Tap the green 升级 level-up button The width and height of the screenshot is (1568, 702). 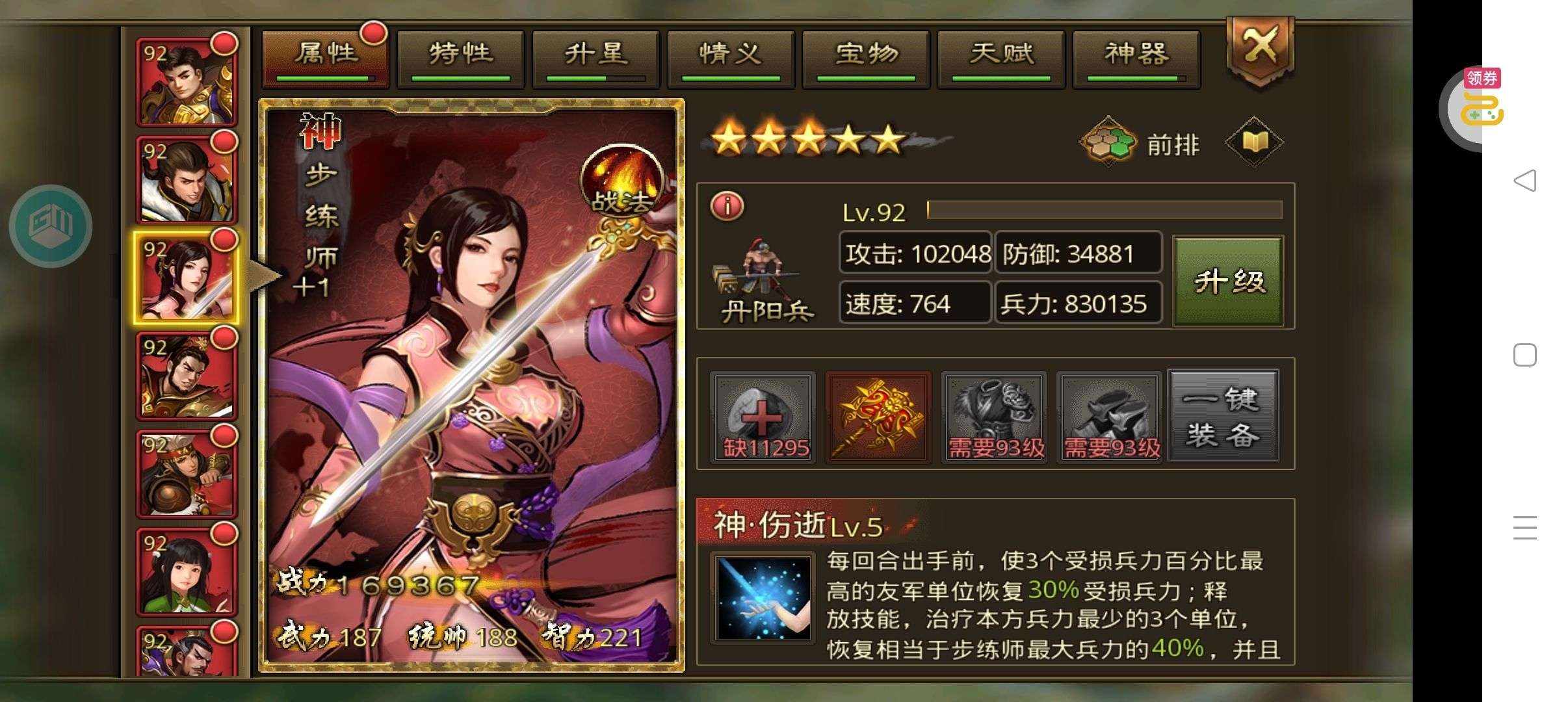(1228, 281)
